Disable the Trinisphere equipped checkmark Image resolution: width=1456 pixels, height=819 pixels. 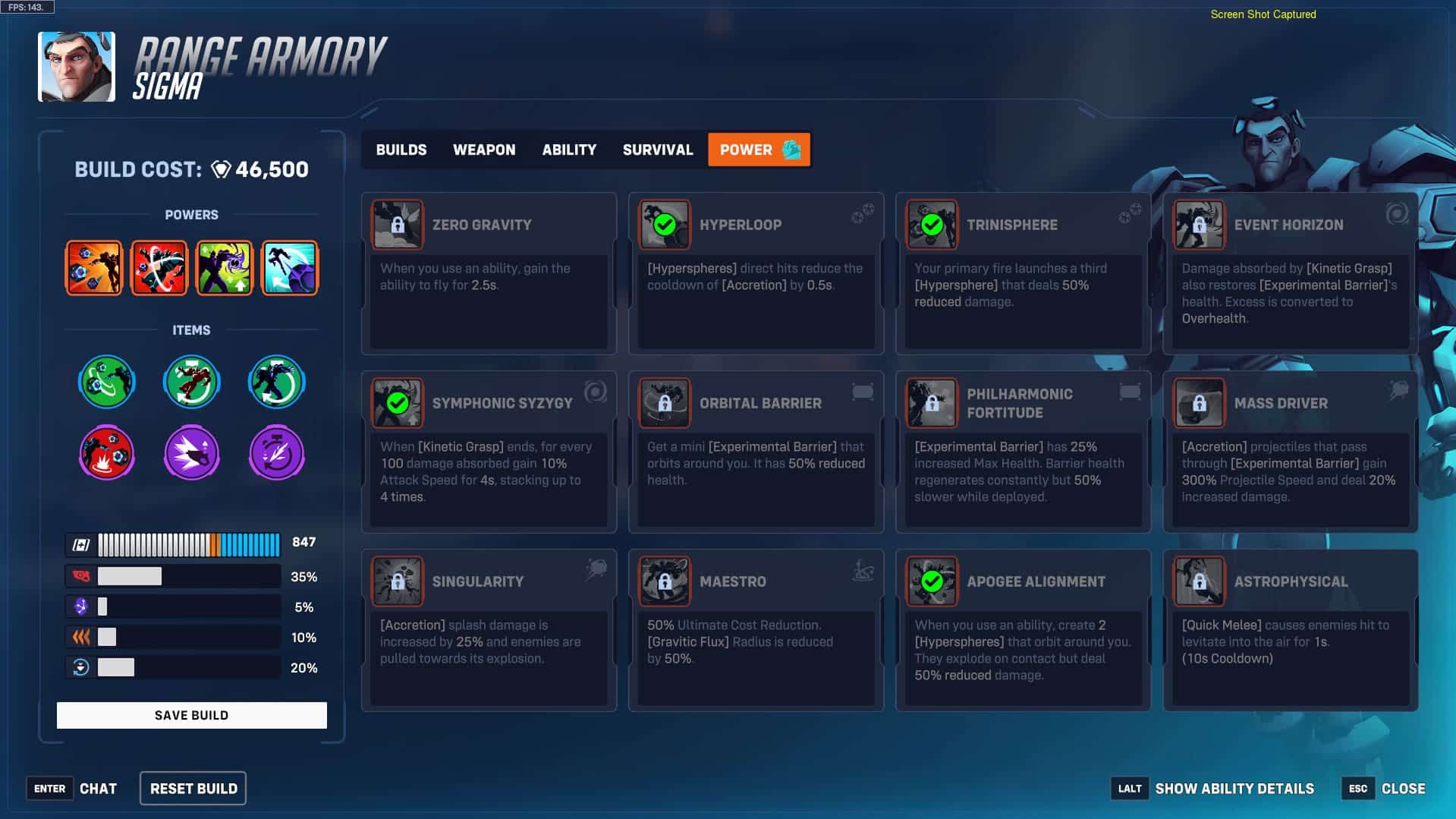click(x=932, y=225)
